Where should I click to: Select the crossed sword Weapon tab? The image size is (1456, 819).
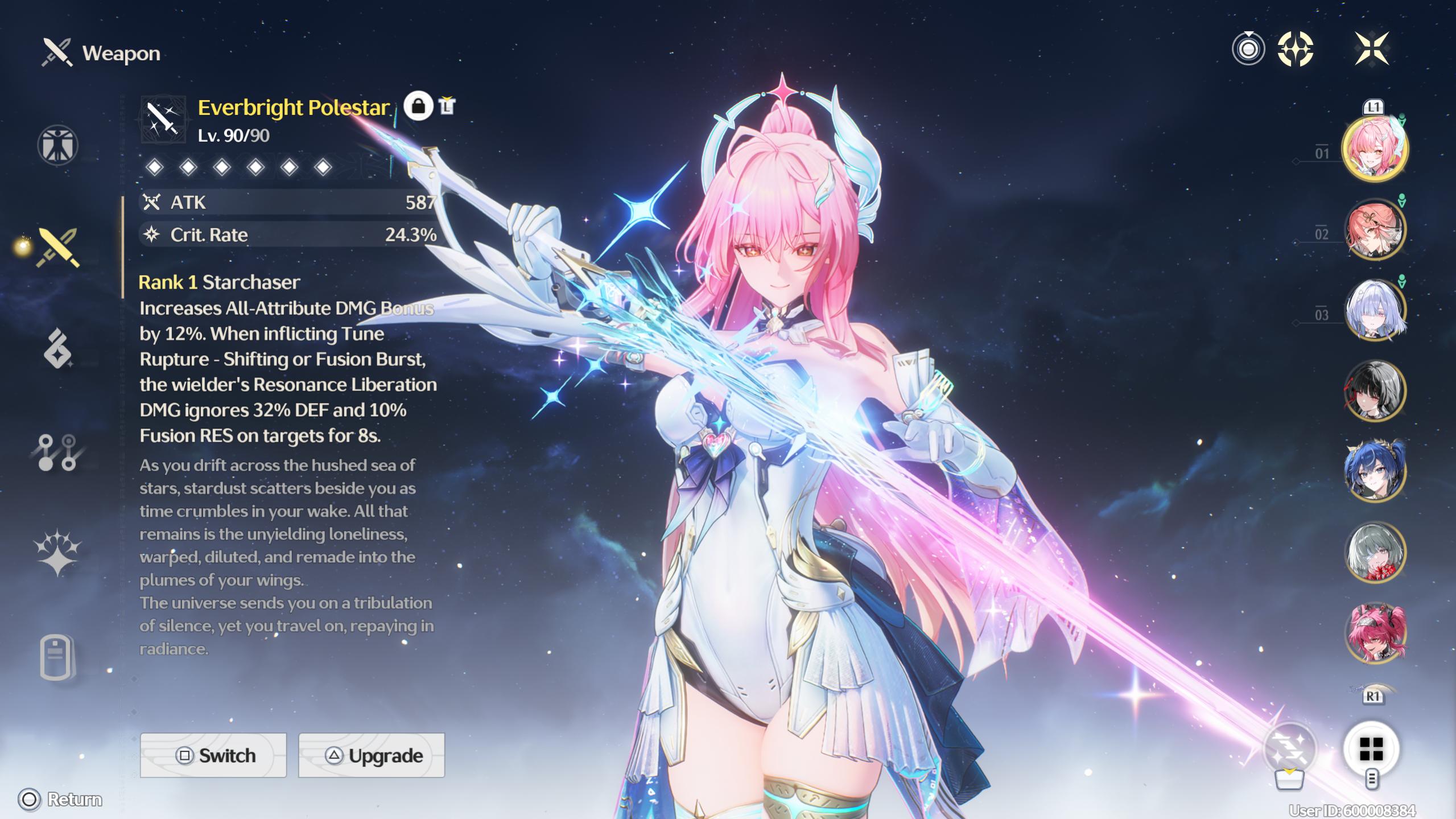(57, 248)
